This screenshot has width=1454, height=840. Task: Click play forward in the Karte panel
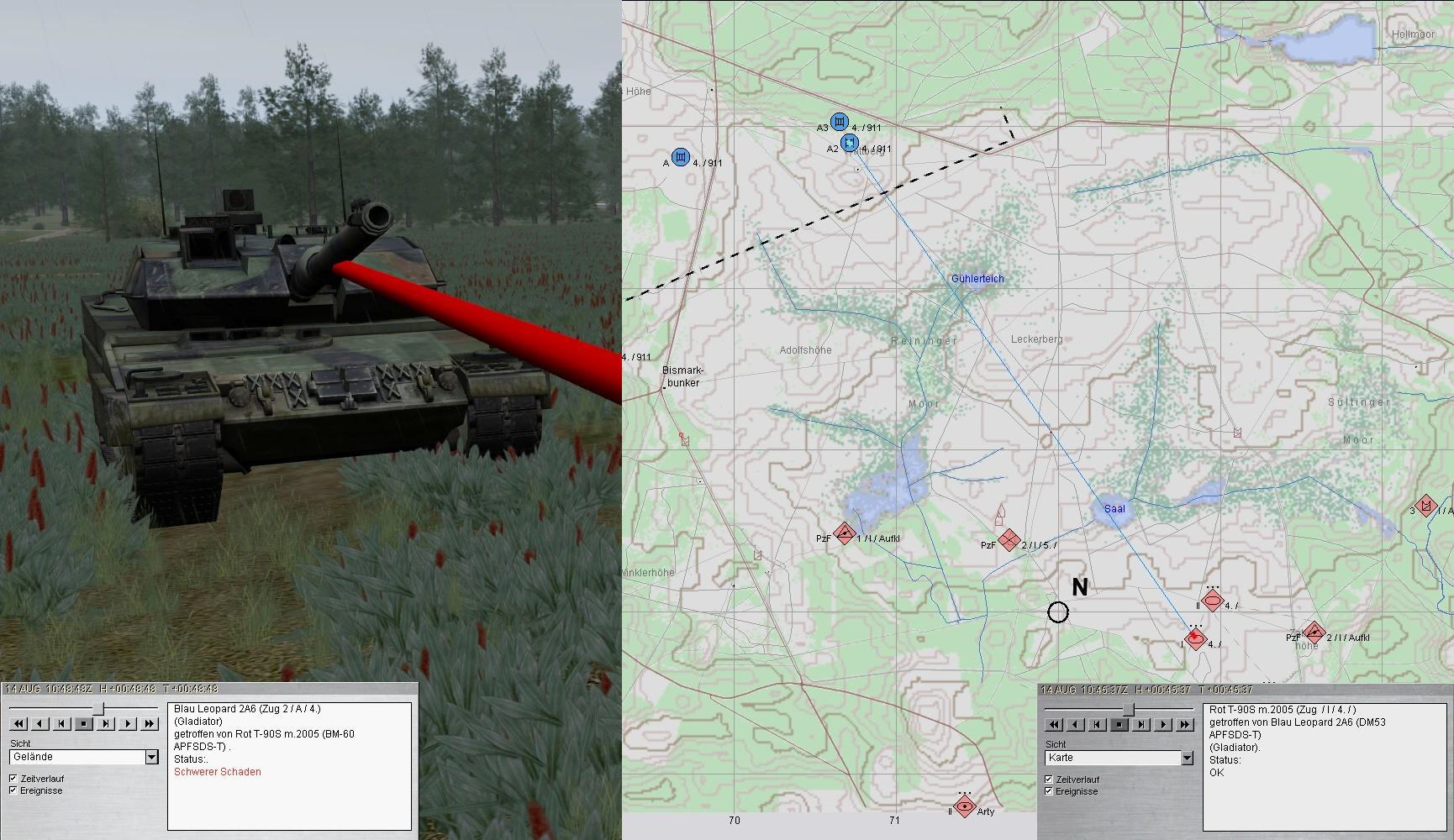(1163, 724)
